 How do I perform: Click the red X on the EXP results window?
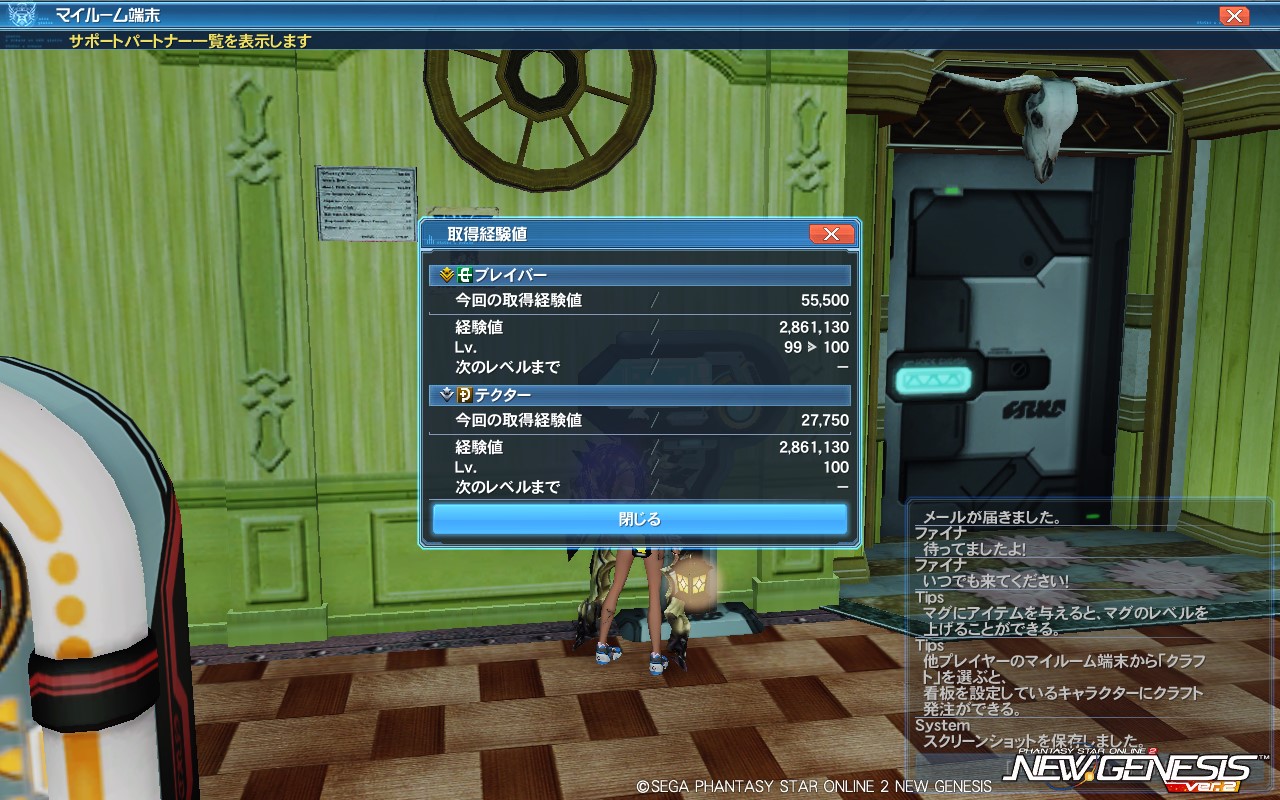831,234
